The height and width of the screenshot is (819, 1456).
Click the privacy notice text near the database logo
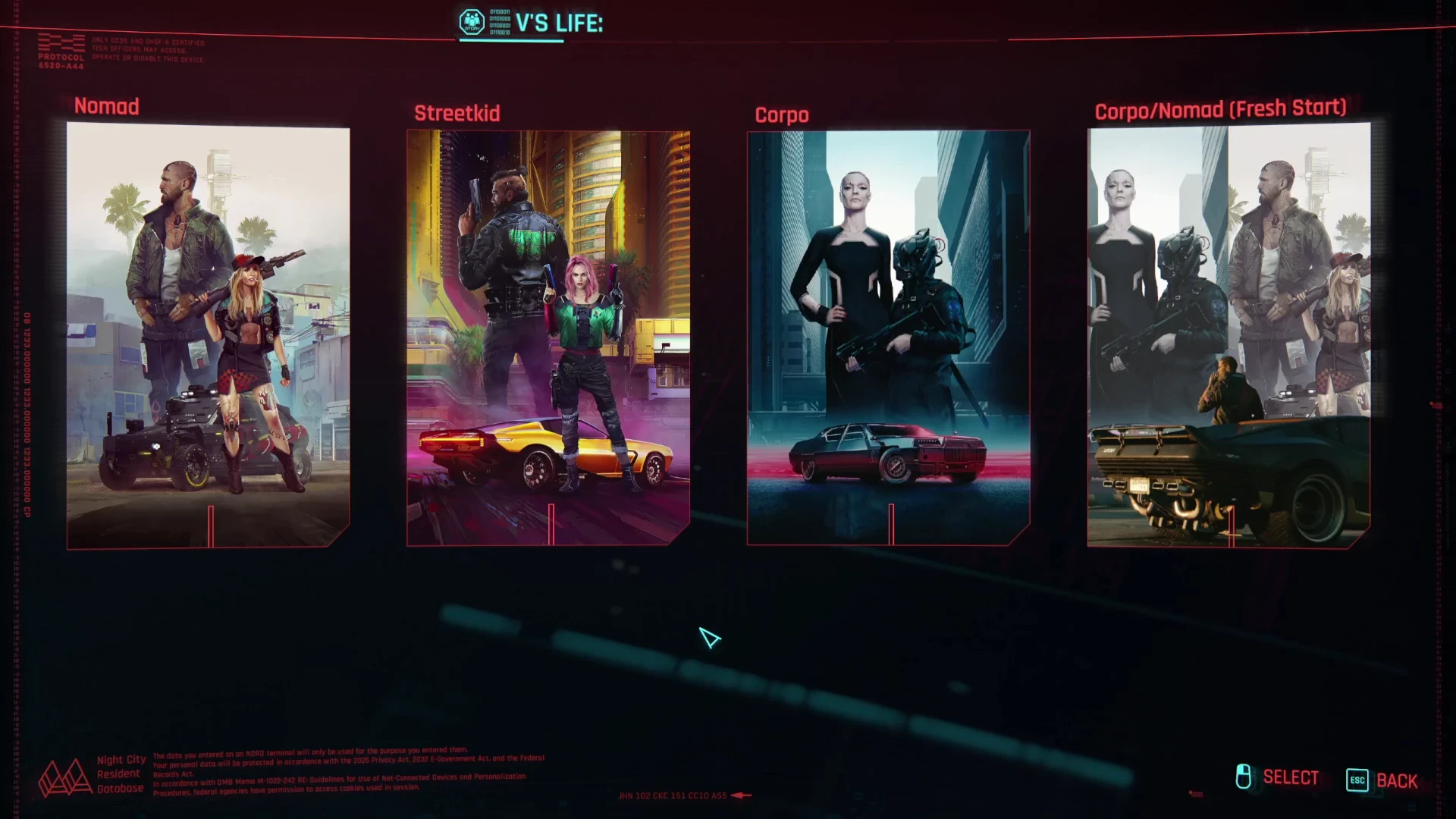pyautogui.click(x=349, y=775)
